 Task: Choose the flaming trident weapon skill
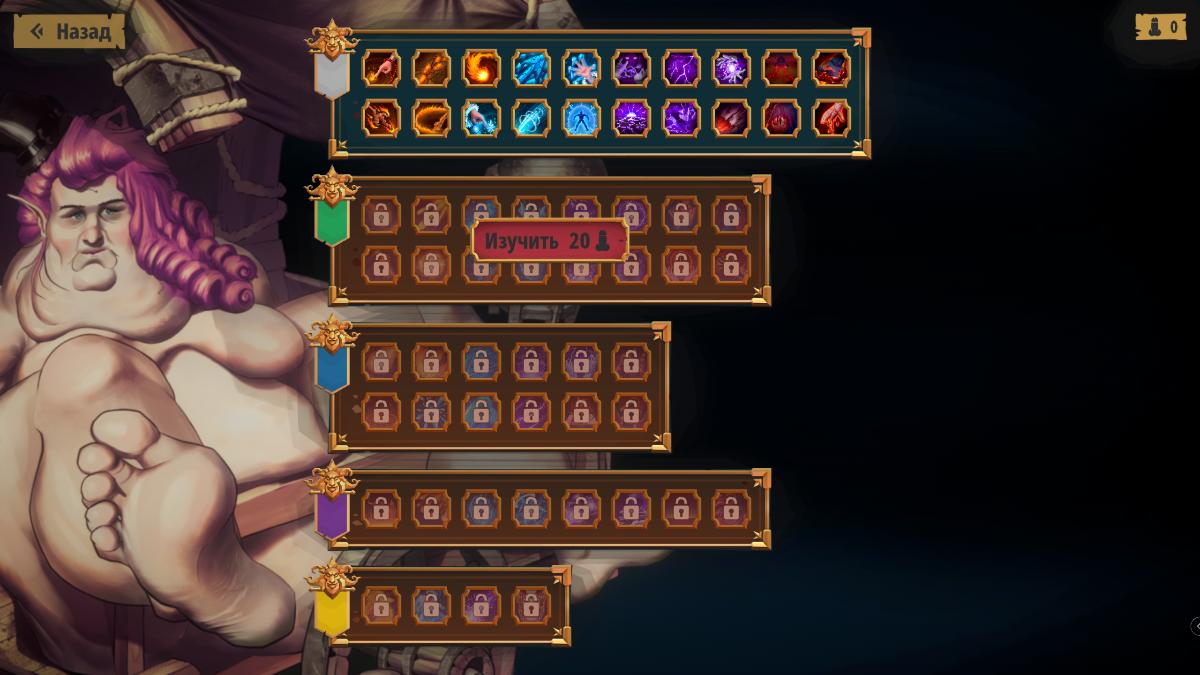click(x=381, y=118)
